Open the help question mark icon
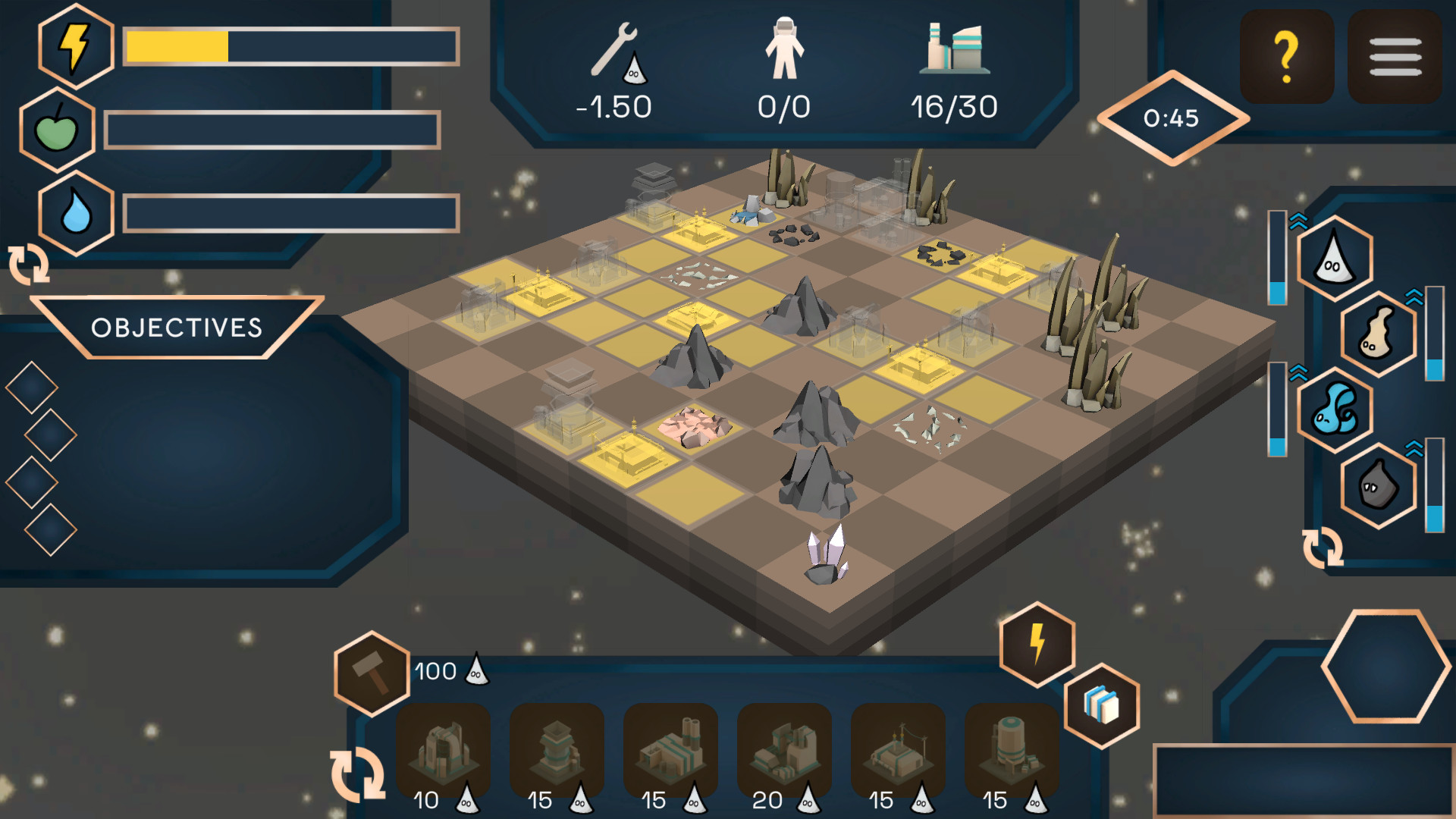This screenshot has width=1456, height=819. click(1287, 55)
